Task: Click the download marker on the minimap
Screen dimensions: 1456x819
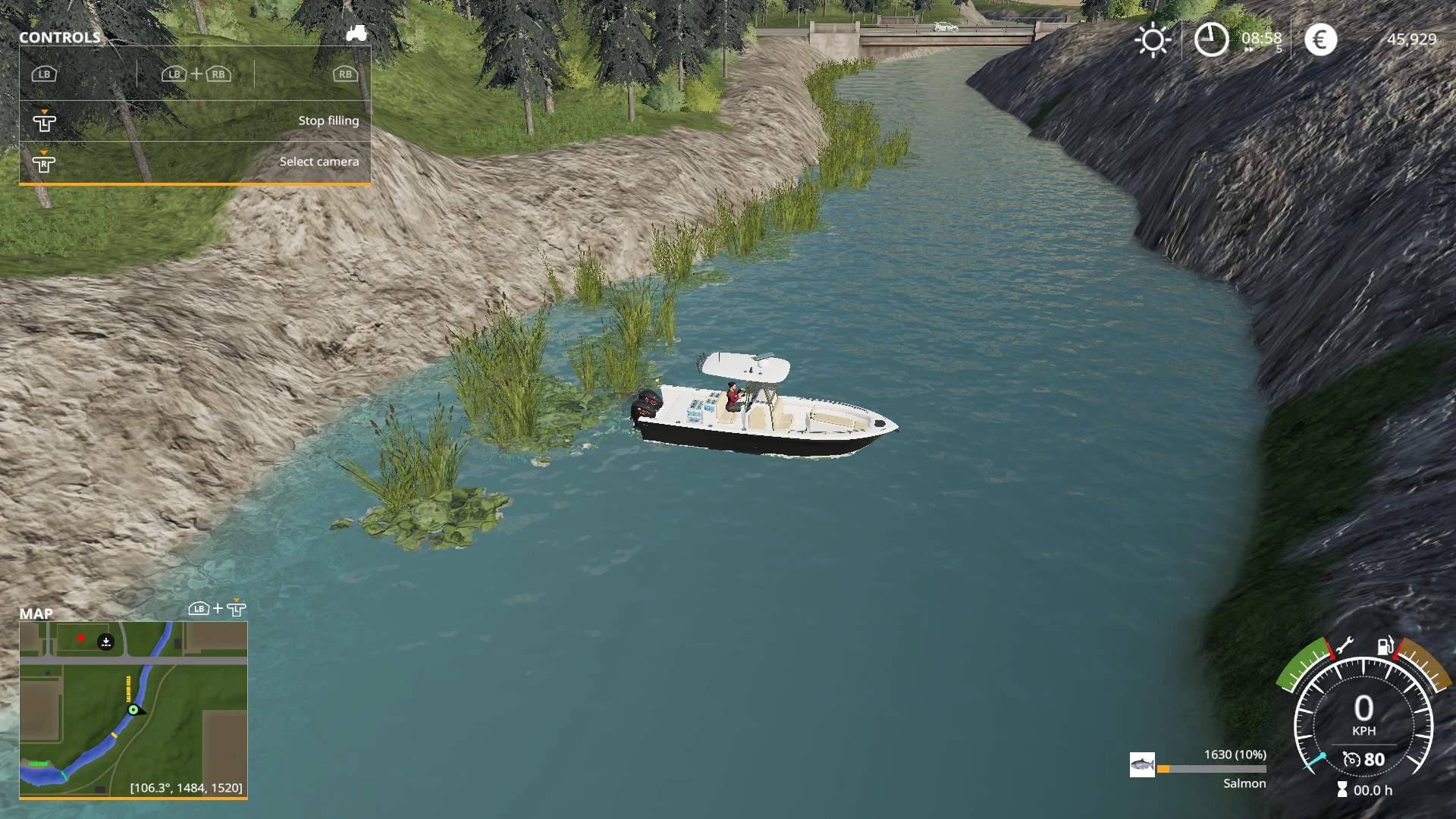Action: click(106, 642)
